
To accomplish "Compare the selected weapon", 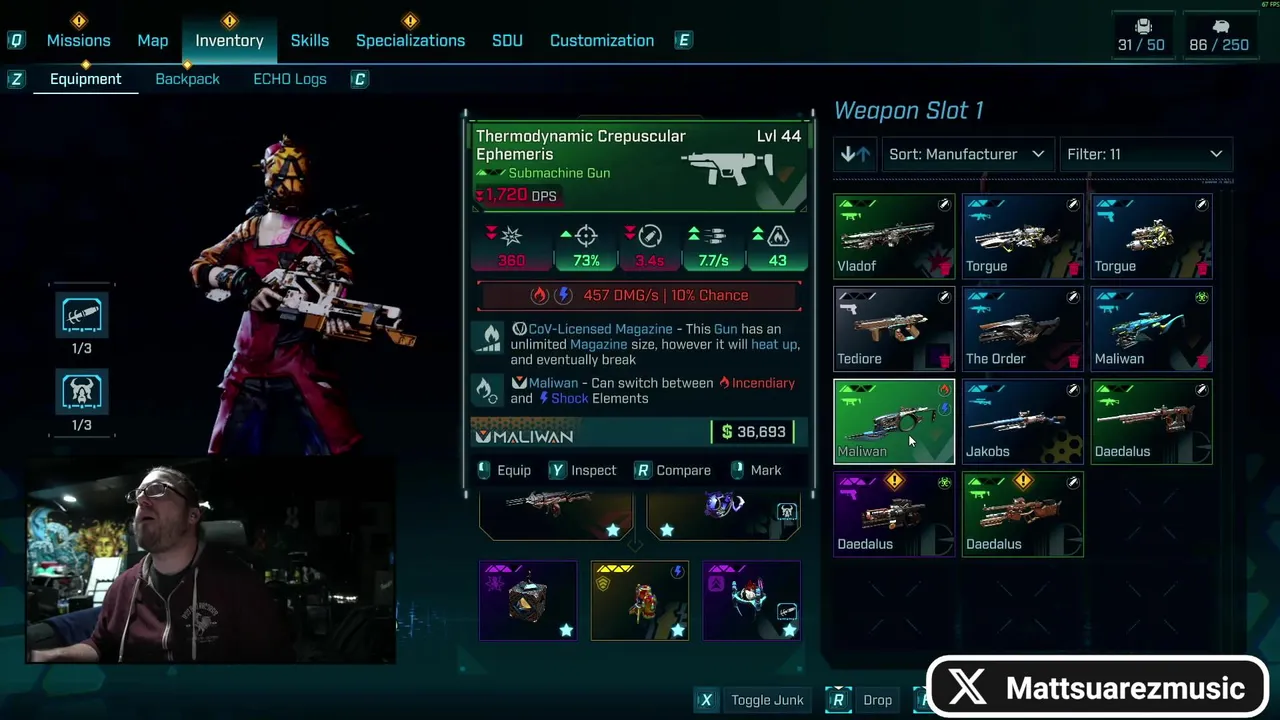I will tap(673, 470).
